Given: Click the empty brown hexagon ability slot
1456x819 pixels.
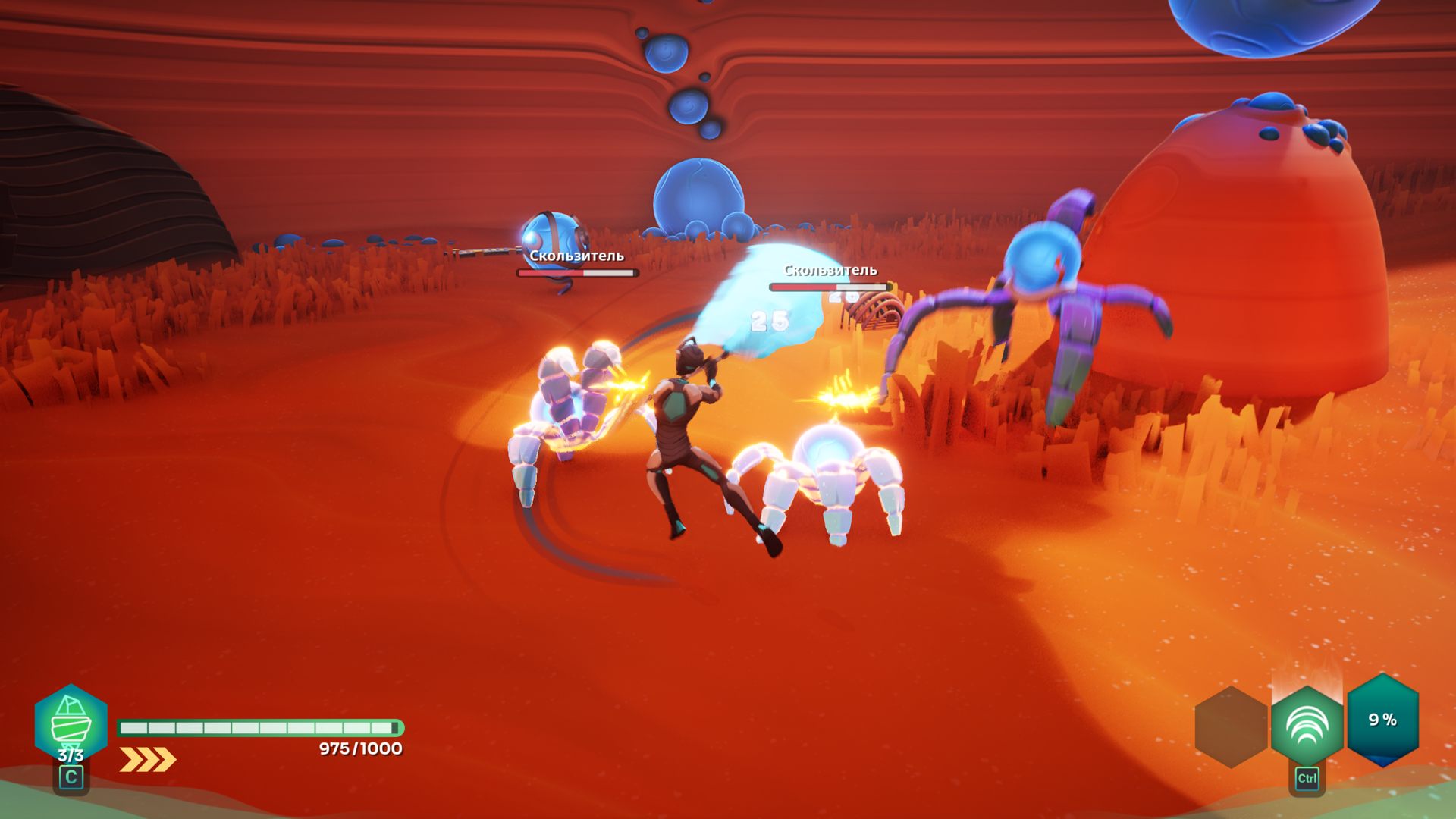Looking at the screenshot, I should click(1230, 726).
